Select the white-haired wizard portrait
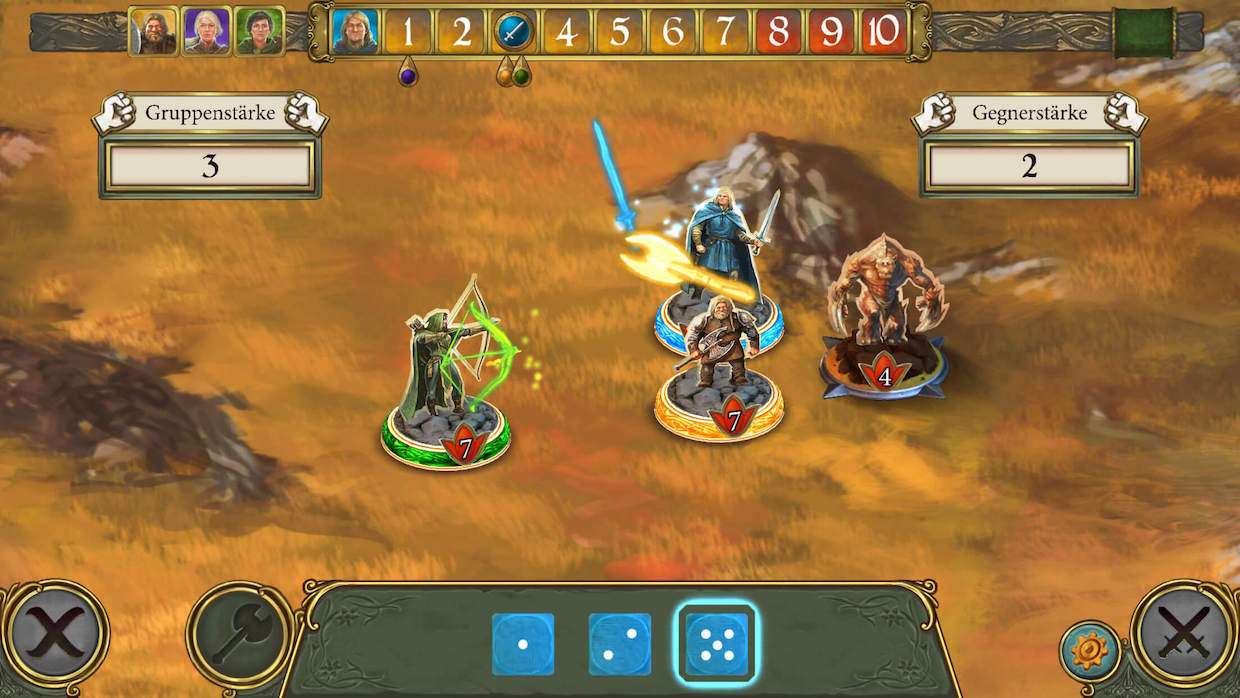The image size is (1240, 698). [206, 31]
